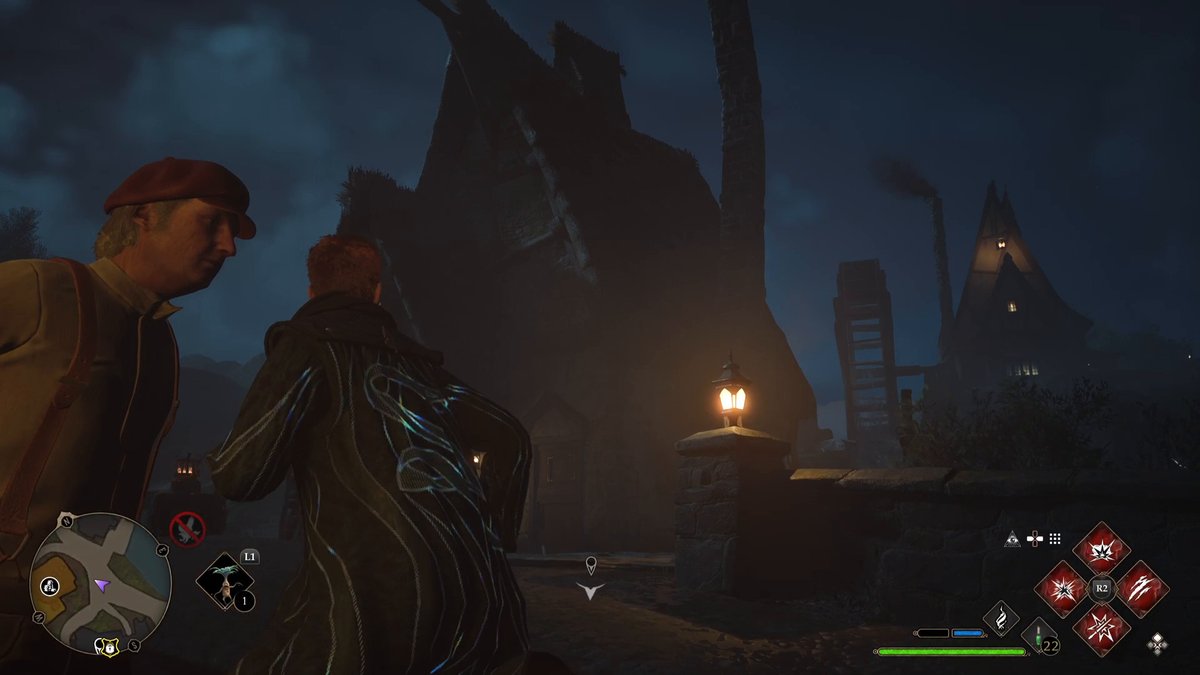
Task: Trigger the Ancient Magic swirl icon
Action: (1000, 619)
